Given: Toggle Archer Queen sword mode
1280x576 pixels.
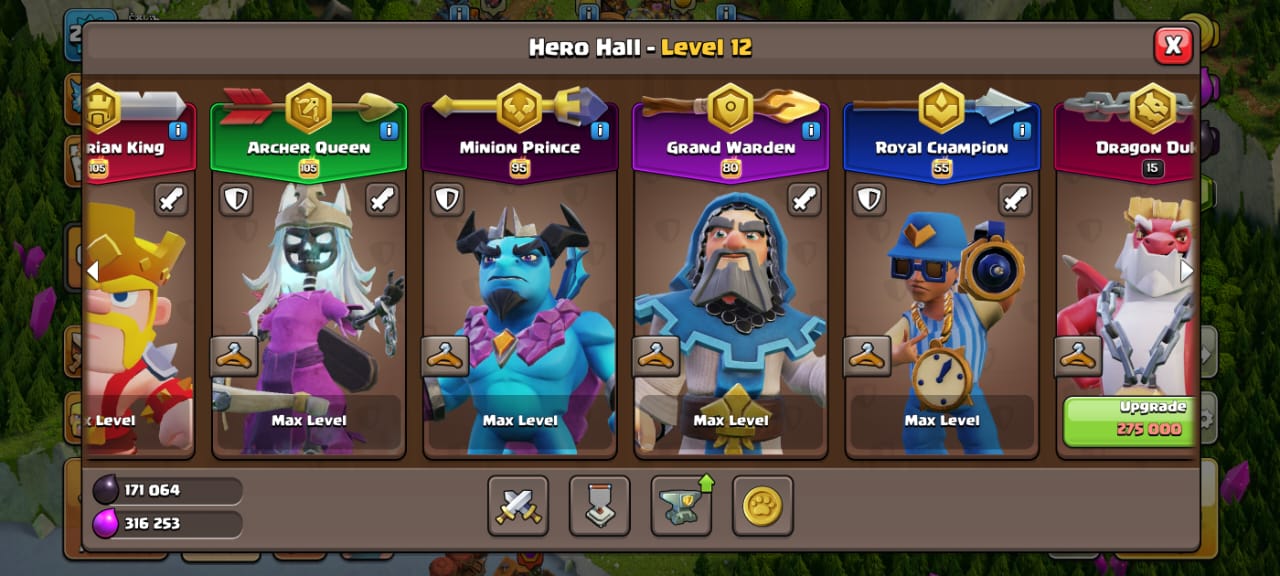Looking at the screenshot, I should pyautogui.click(x=382, y=199).
